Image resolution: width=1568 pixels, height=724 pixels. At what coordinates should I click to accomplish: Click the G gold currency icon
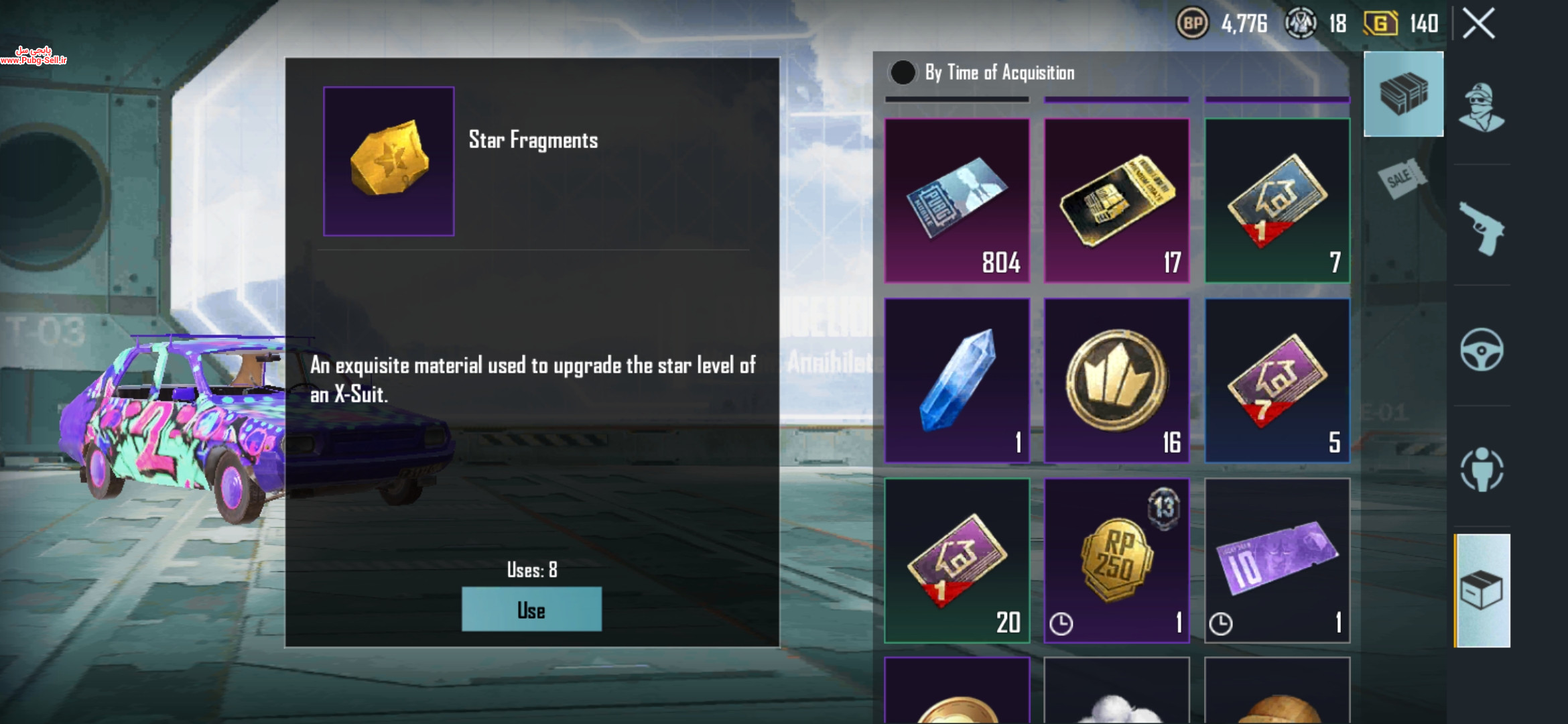click(x=1380, y=24)
